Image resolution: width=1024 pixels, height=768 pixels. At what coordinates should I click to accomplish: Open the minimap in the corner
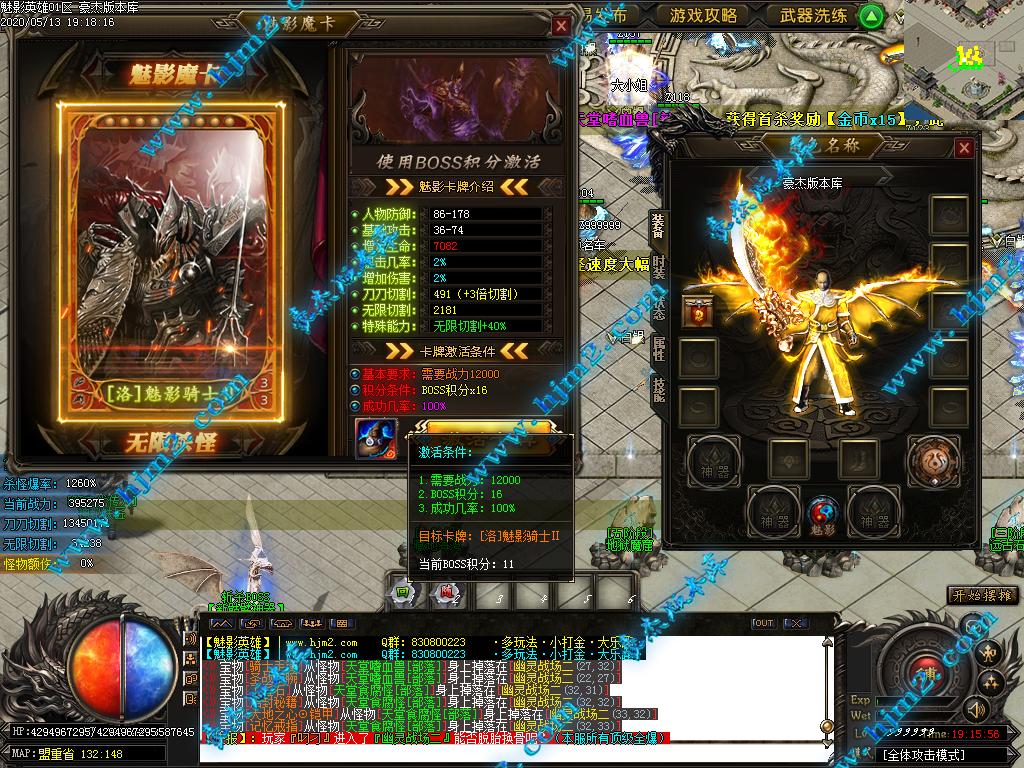963,55
